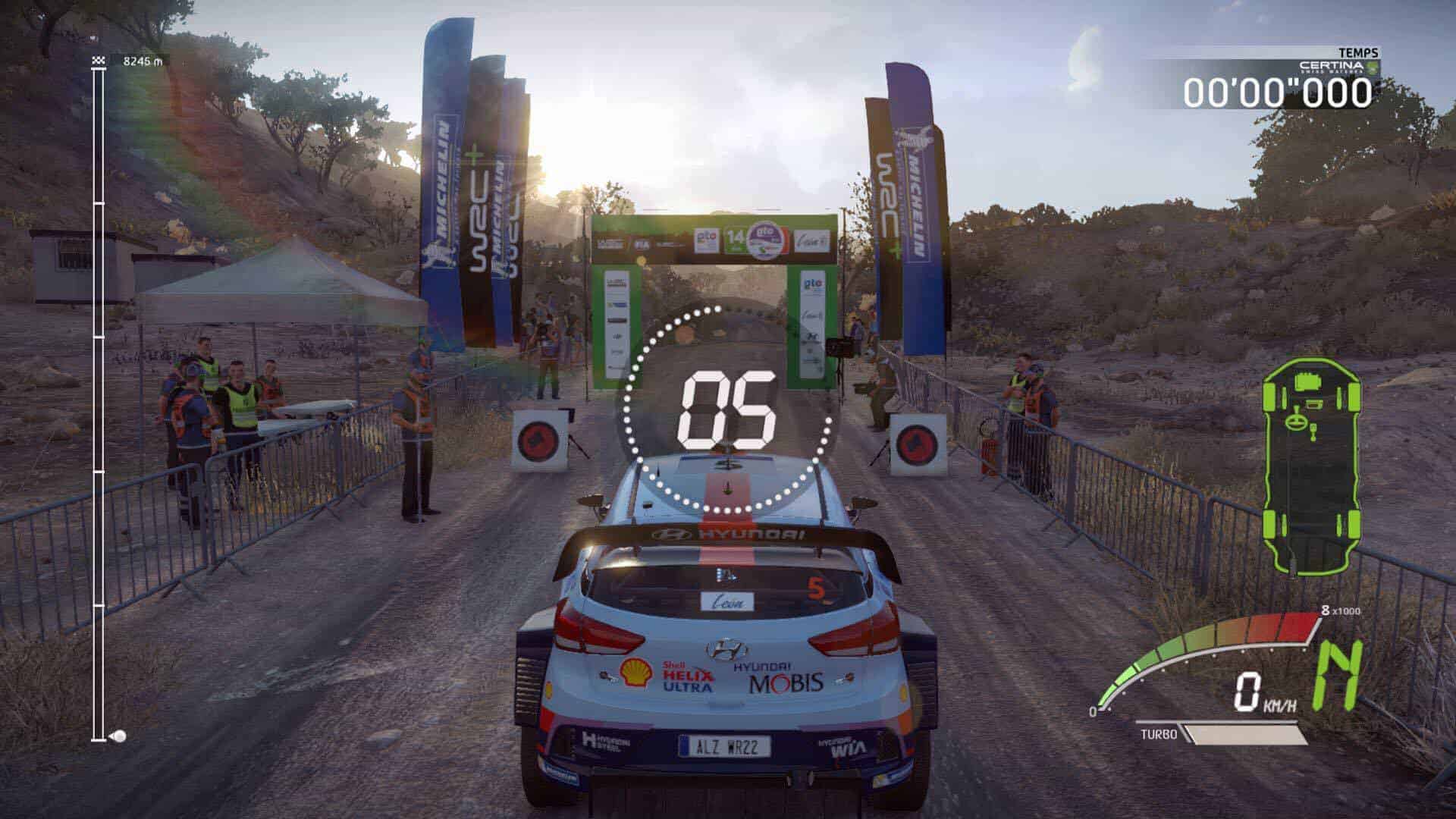Click the car position marker on stage progress bar
Image resolution: width=1456 pixels, height=819 pixels.
coord(118,736)
